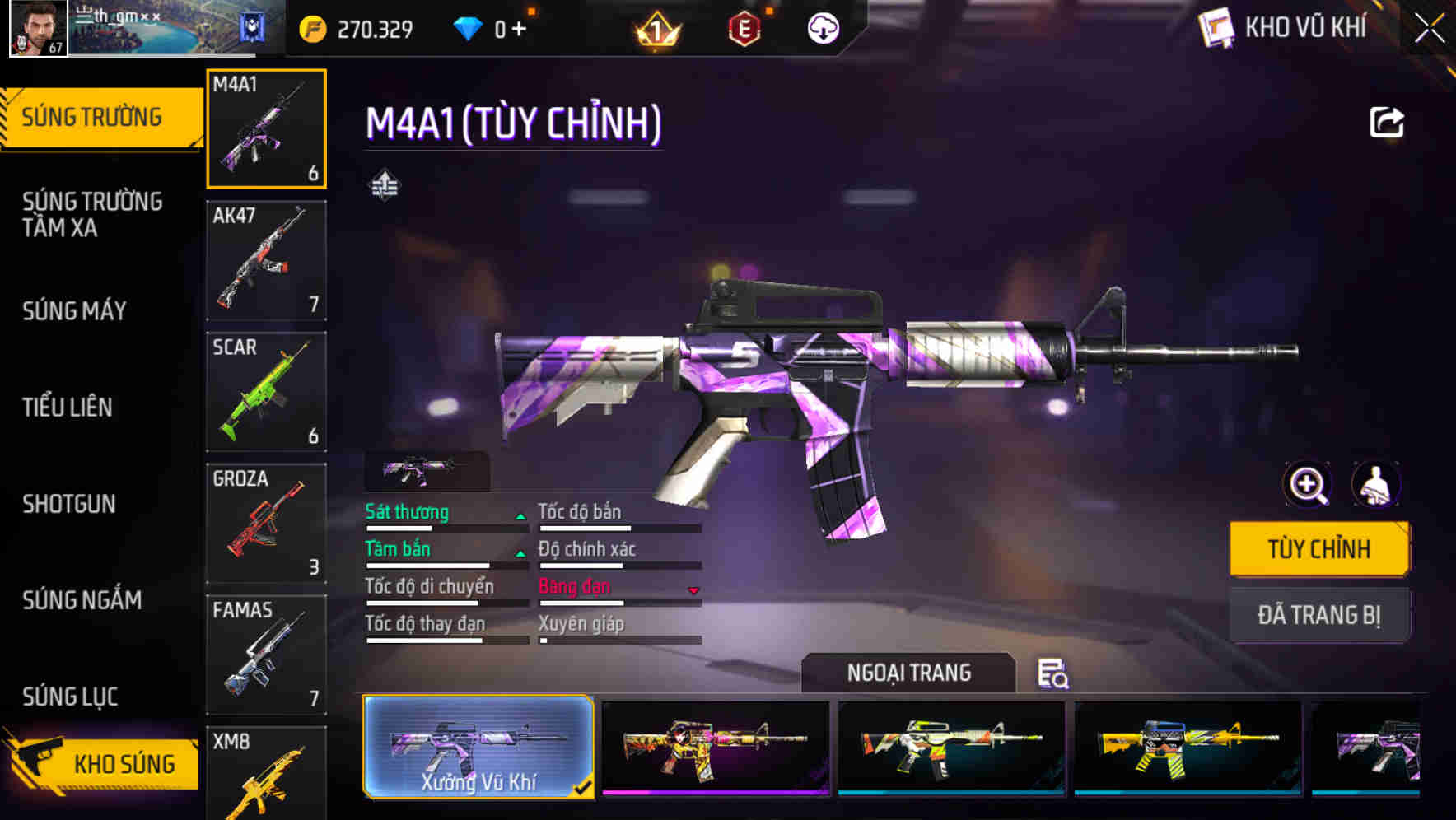Viewport: 1456px width, 820px height.
Task: Tap the share icon next to M4A1 title
Action: pyautogui.click(x=1388, y=121)
